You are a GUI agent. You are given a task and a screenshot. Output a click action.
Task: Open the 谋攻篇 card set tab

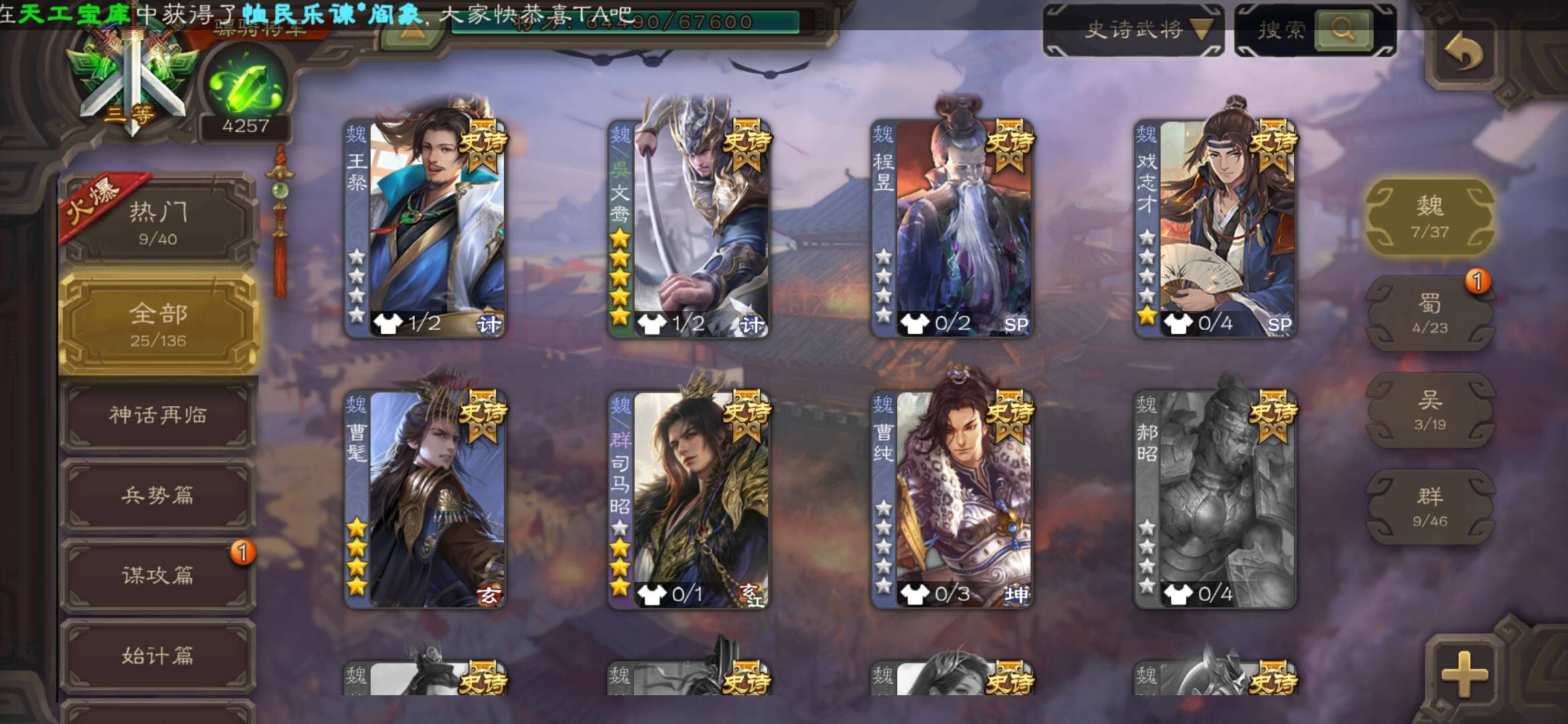[158, 575]
